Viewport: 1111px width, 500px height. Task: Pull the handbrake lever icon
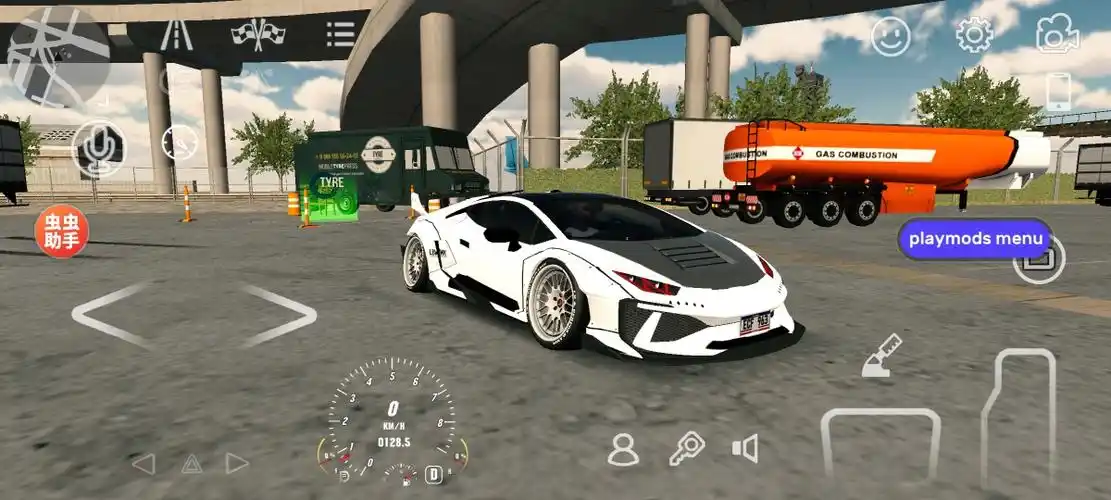tap(881, 357)
